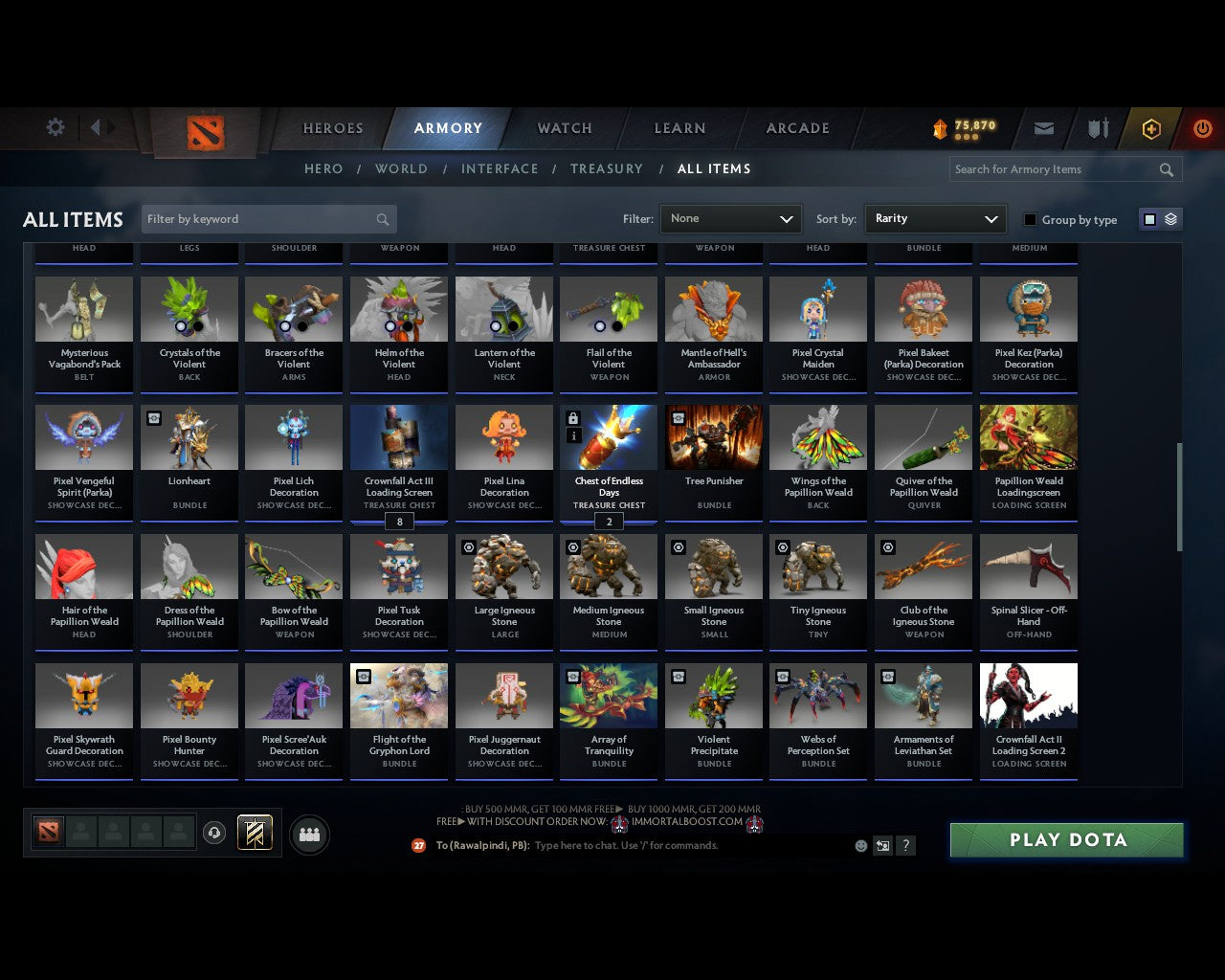This screenshot has height=980, width=1225.
Task: Enable the Group by type checkbox
Action: 1030,219
